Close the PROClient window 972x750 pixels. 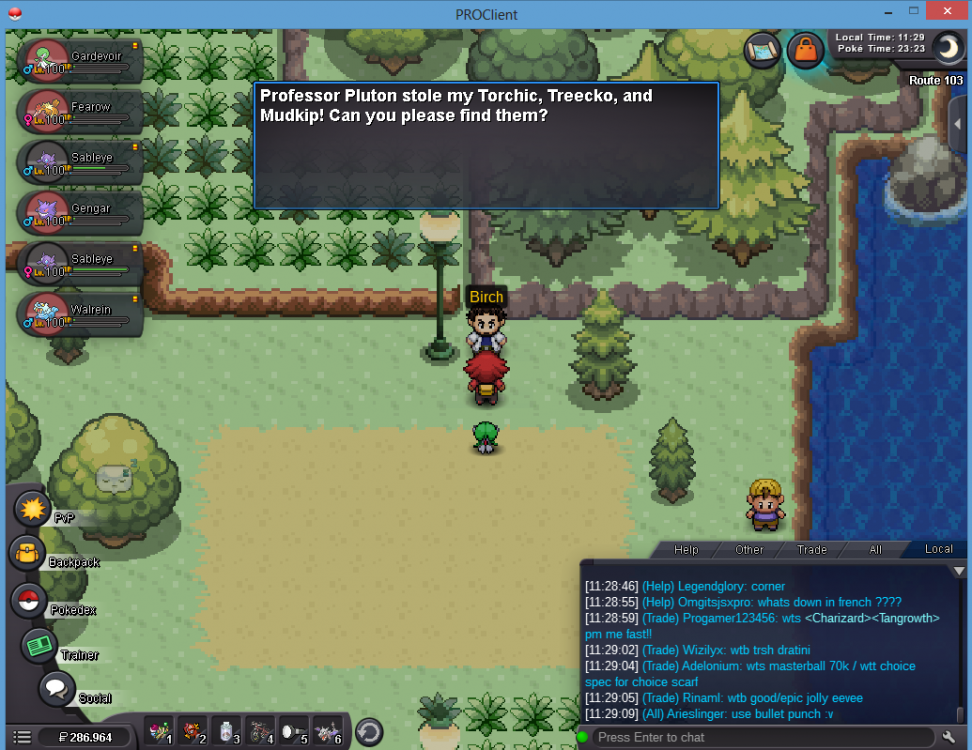click(945, 11)
